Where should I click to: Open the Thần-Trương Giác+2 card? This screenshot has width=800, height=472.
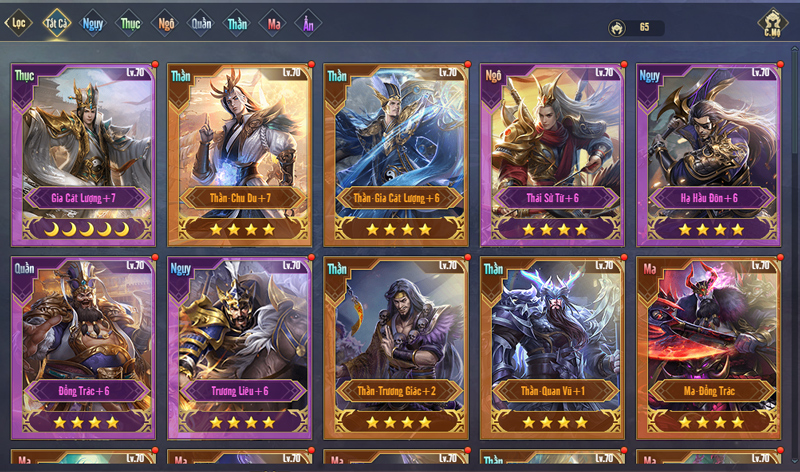click(397, 347)
